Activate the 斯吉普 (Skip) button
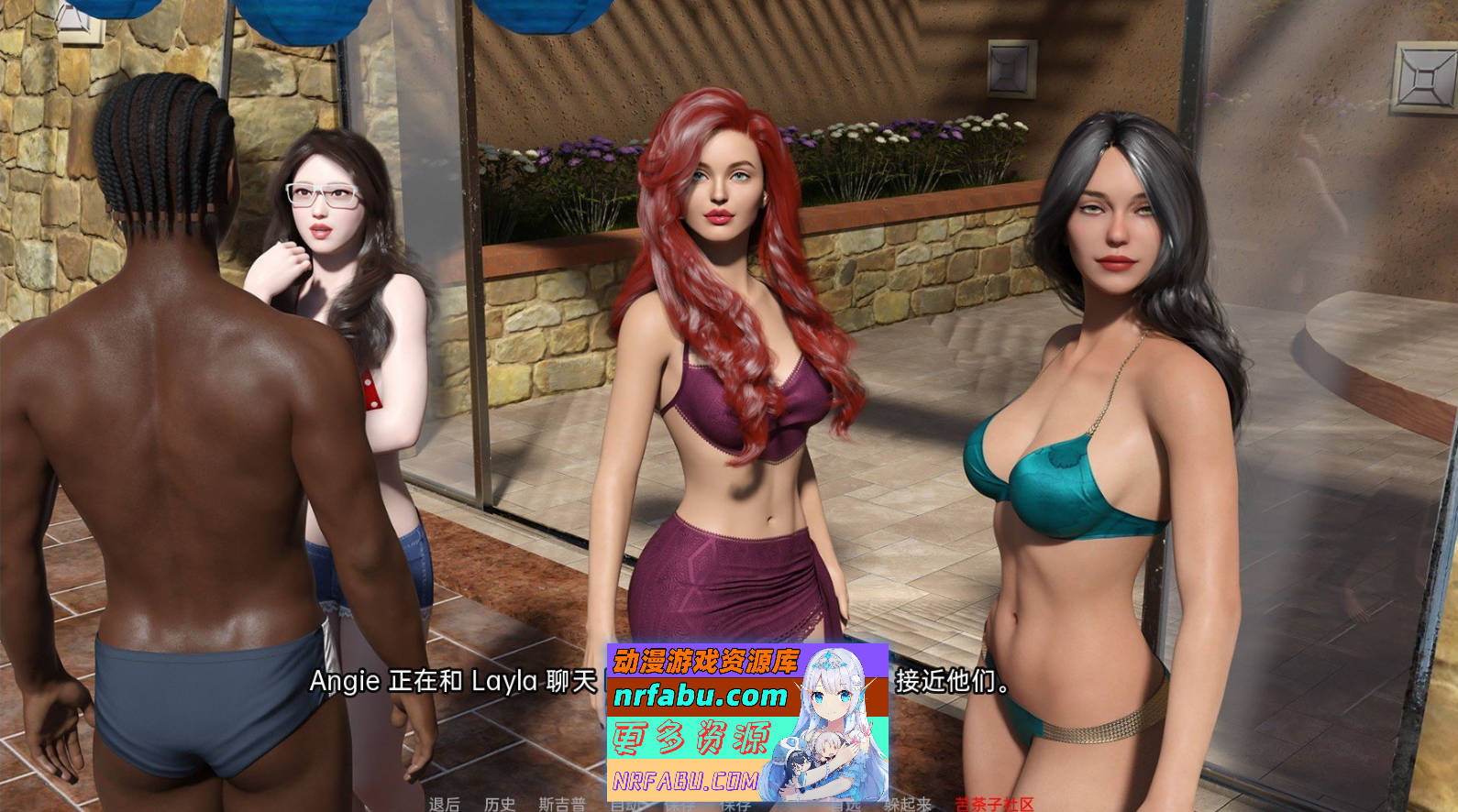The image size is (1458, 812). (x=561, y=804)
